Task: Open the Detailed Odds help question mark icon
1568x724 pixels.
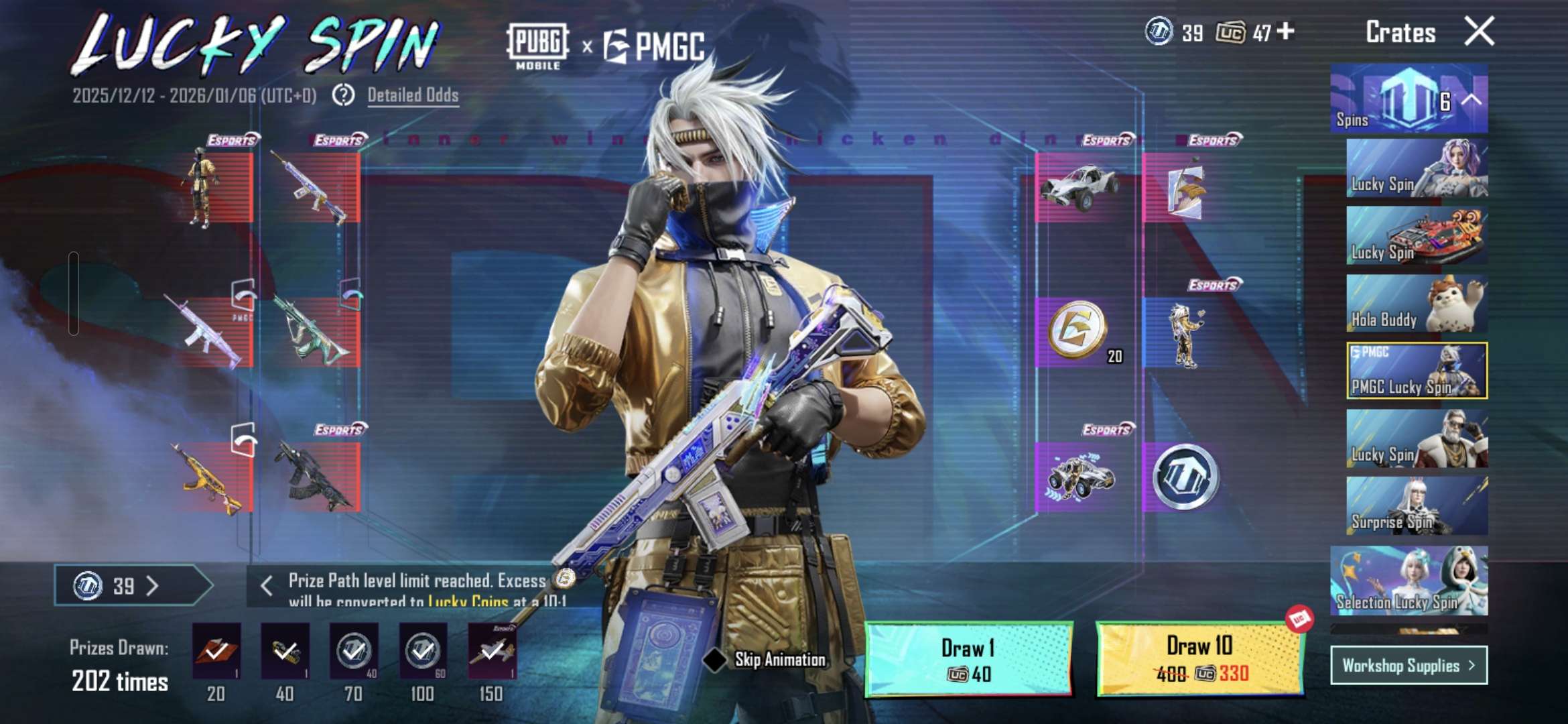Action: pyautogui.click(x=343, y=96)
